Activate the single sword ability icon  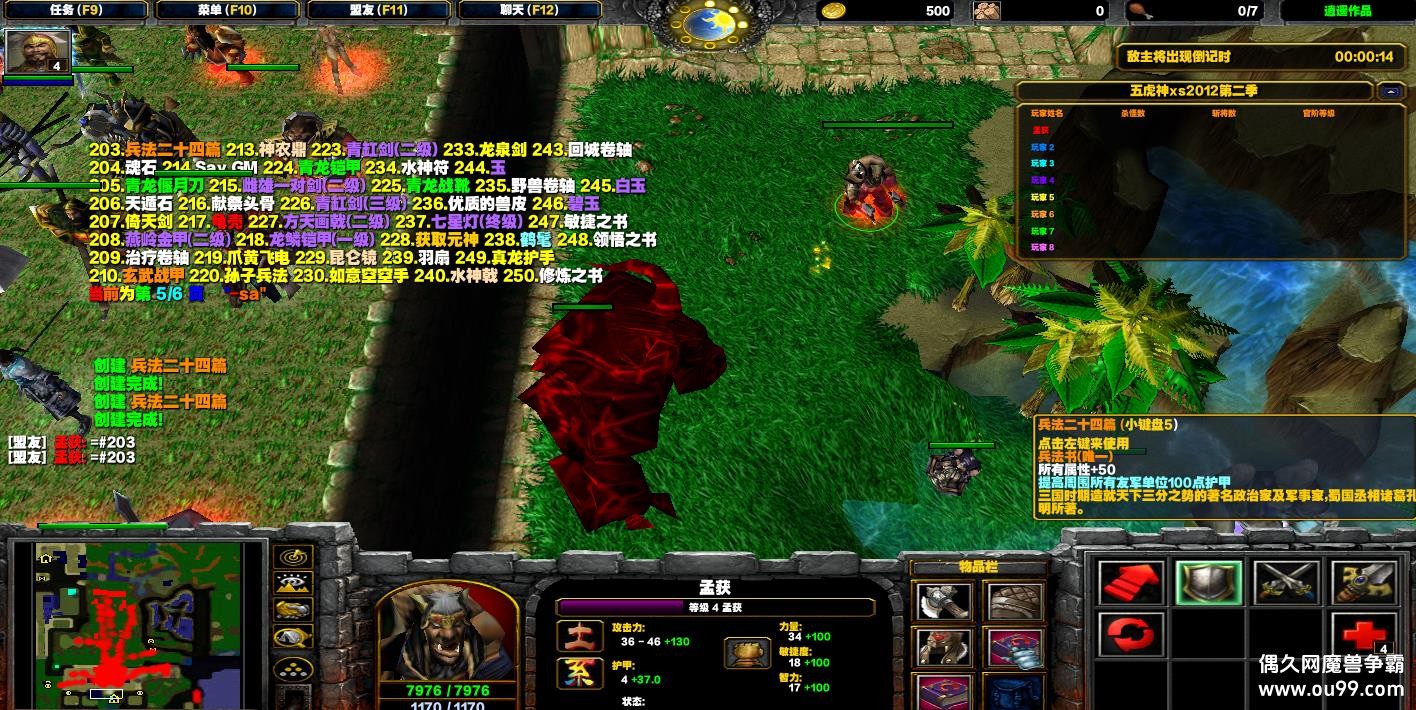point(1362,583)
